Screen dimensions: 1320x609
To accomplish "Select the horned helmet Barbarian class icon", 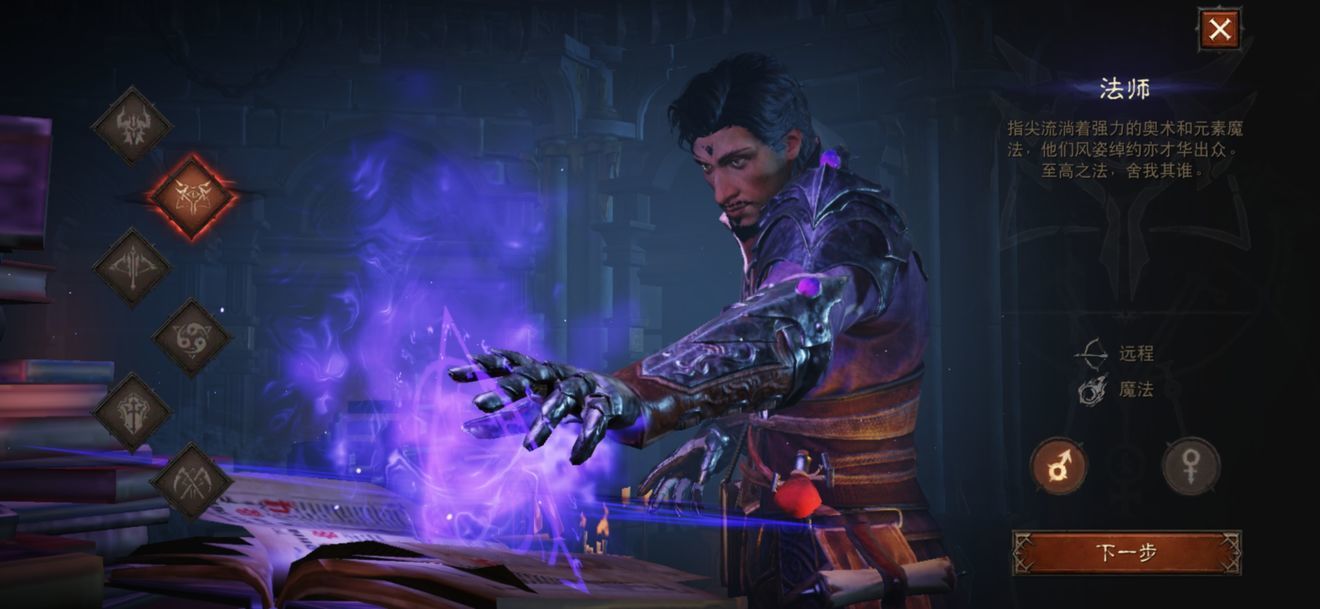I will click(x=132, y=126).
